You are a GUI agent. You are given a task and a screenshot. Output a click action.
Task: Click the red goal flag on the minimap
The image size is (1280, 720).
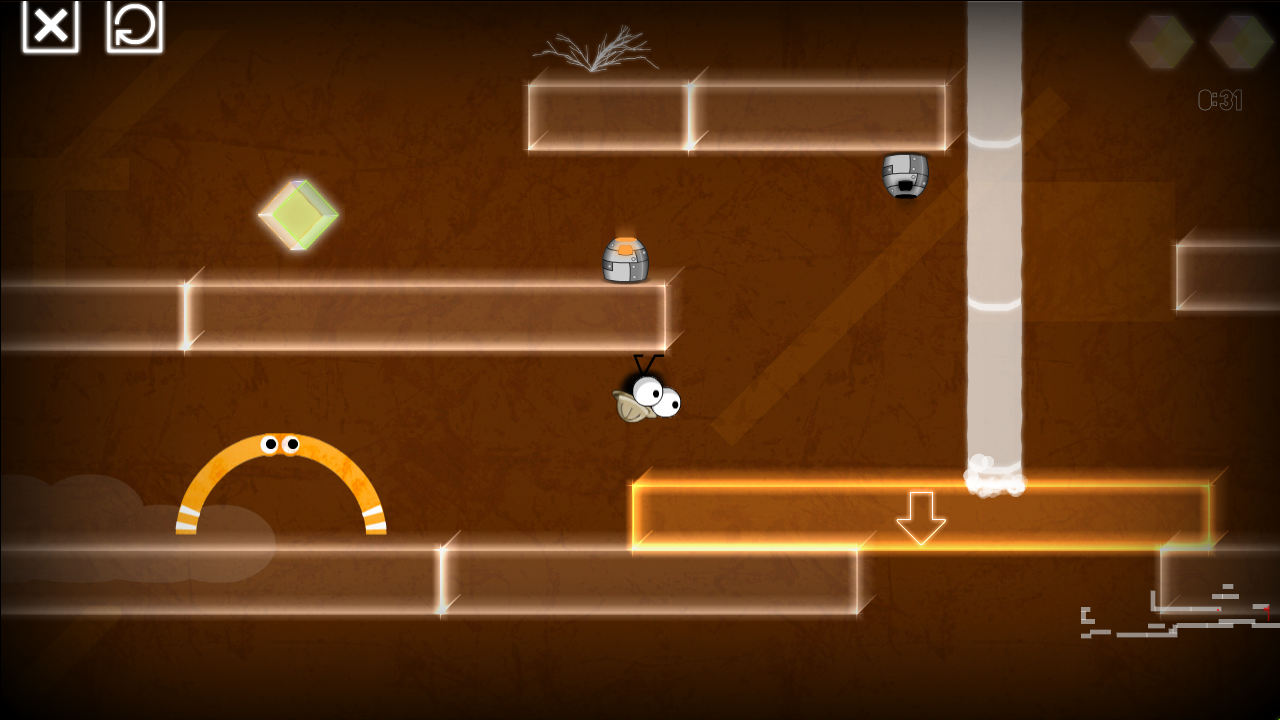tap(1267, 612)
